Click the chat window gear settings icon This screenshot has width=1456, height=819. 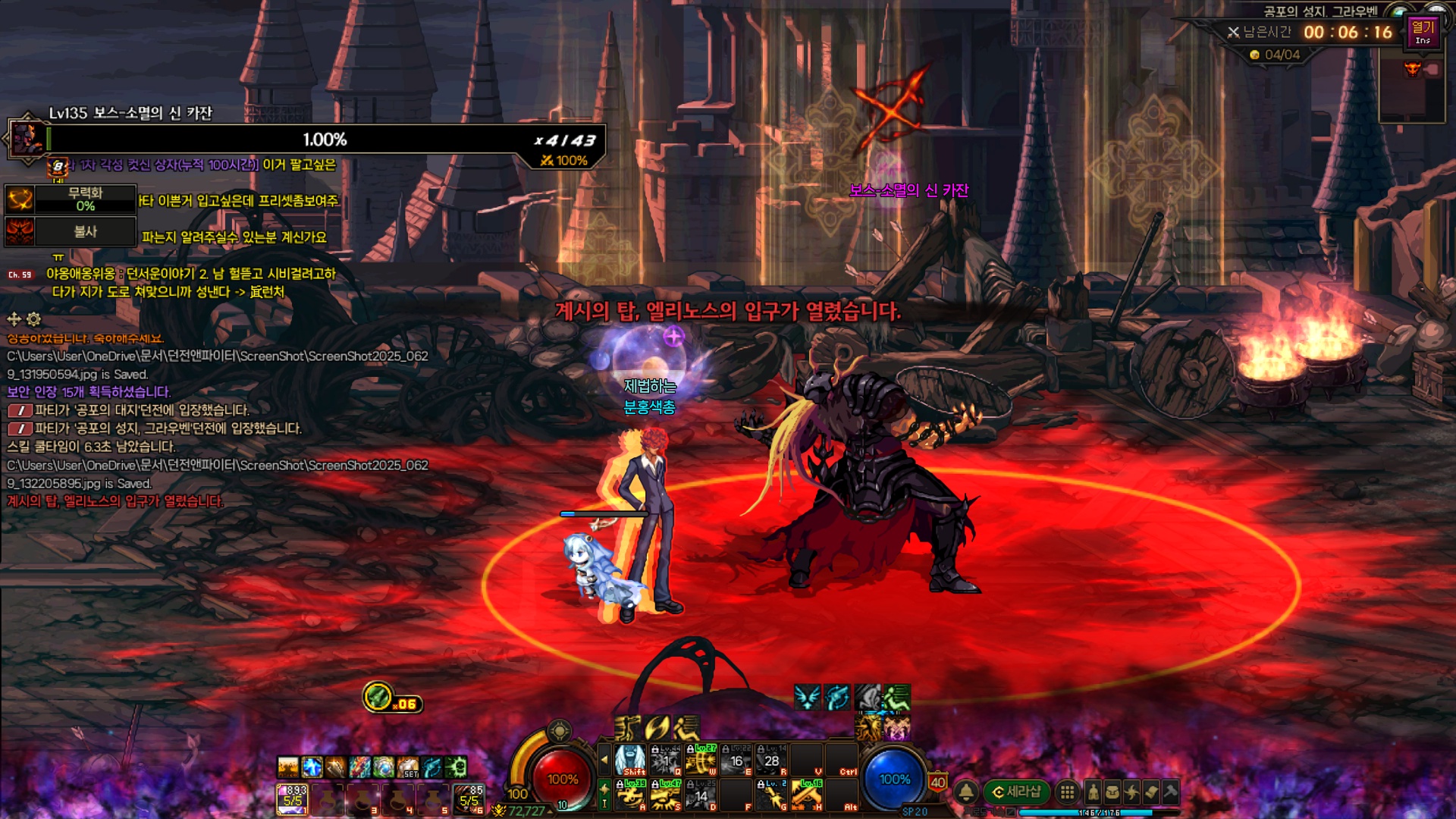(34, 319)
